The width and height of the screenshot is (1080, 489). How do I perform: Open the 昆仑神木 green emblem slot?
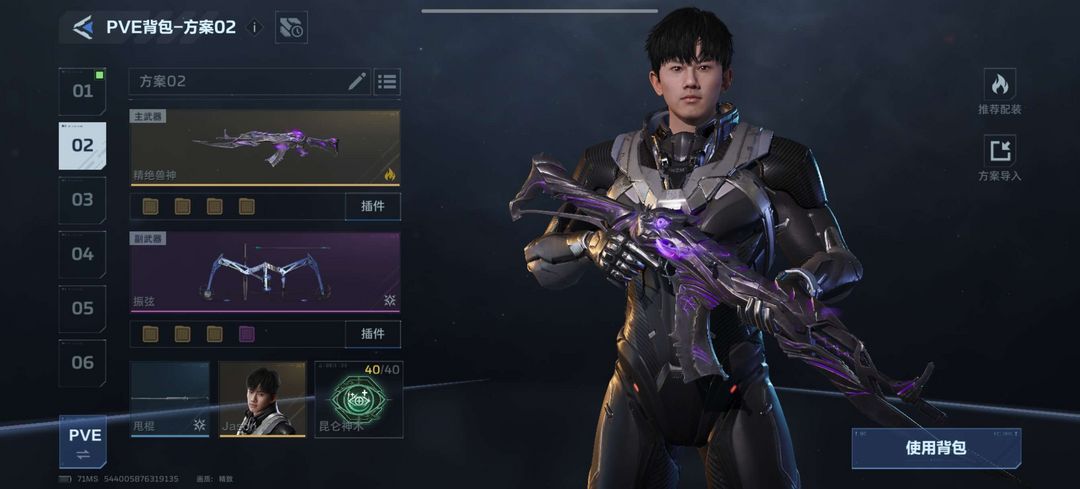tap(358, 399)
